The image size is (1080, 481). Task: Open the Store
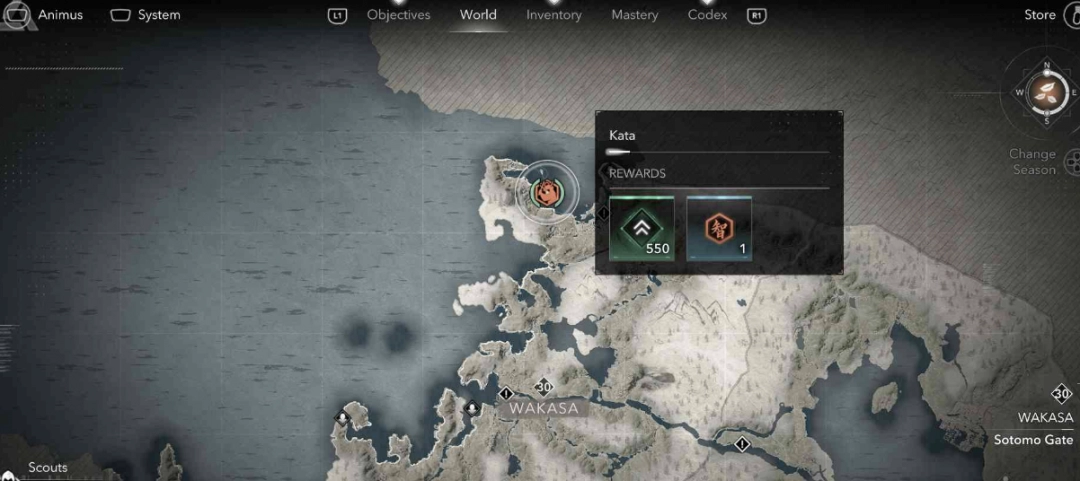click(1040, 15)
